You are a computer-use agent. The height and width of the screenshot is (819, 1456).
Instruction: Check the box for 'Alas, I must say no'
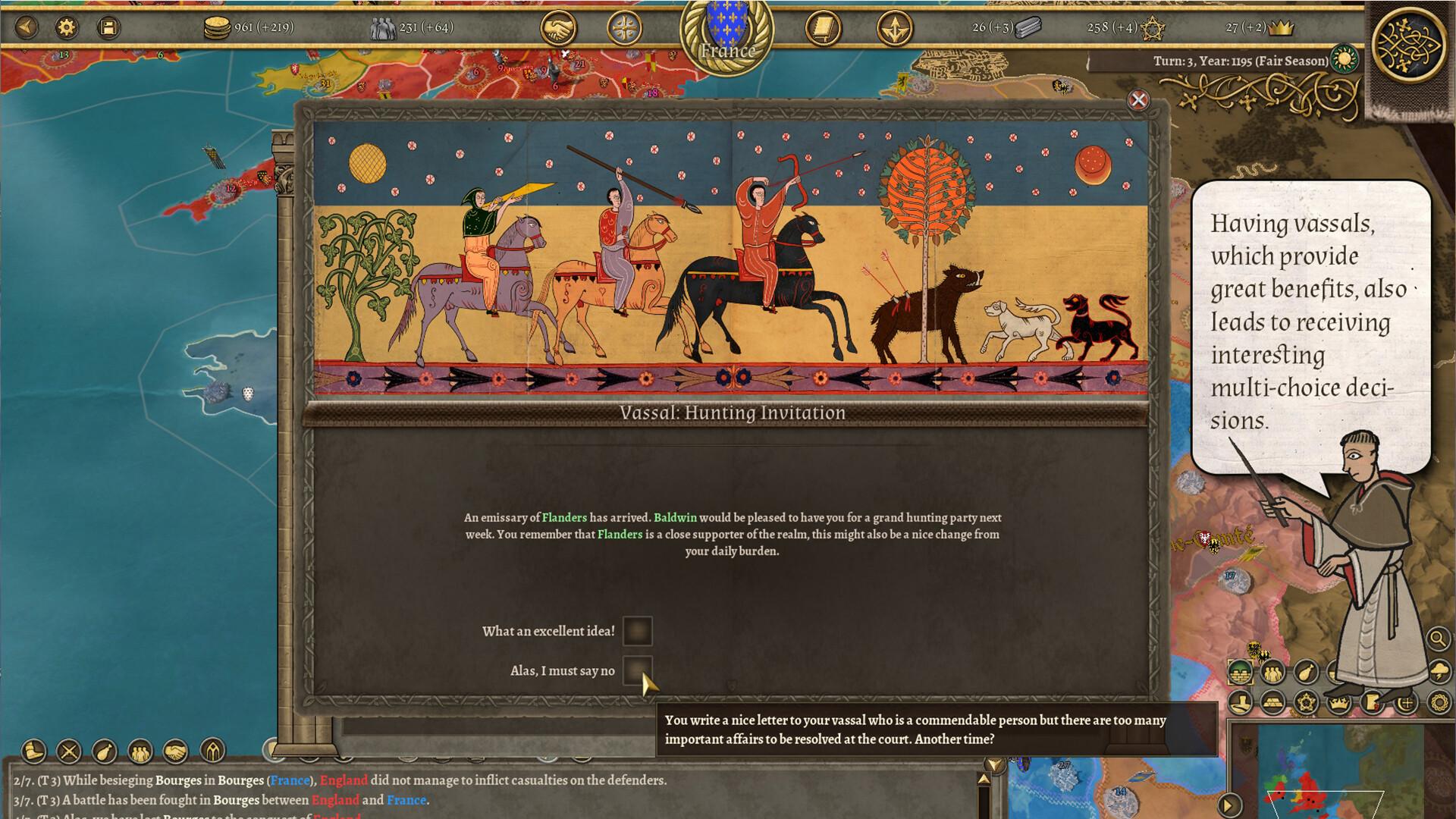click(x=637, y=670)
